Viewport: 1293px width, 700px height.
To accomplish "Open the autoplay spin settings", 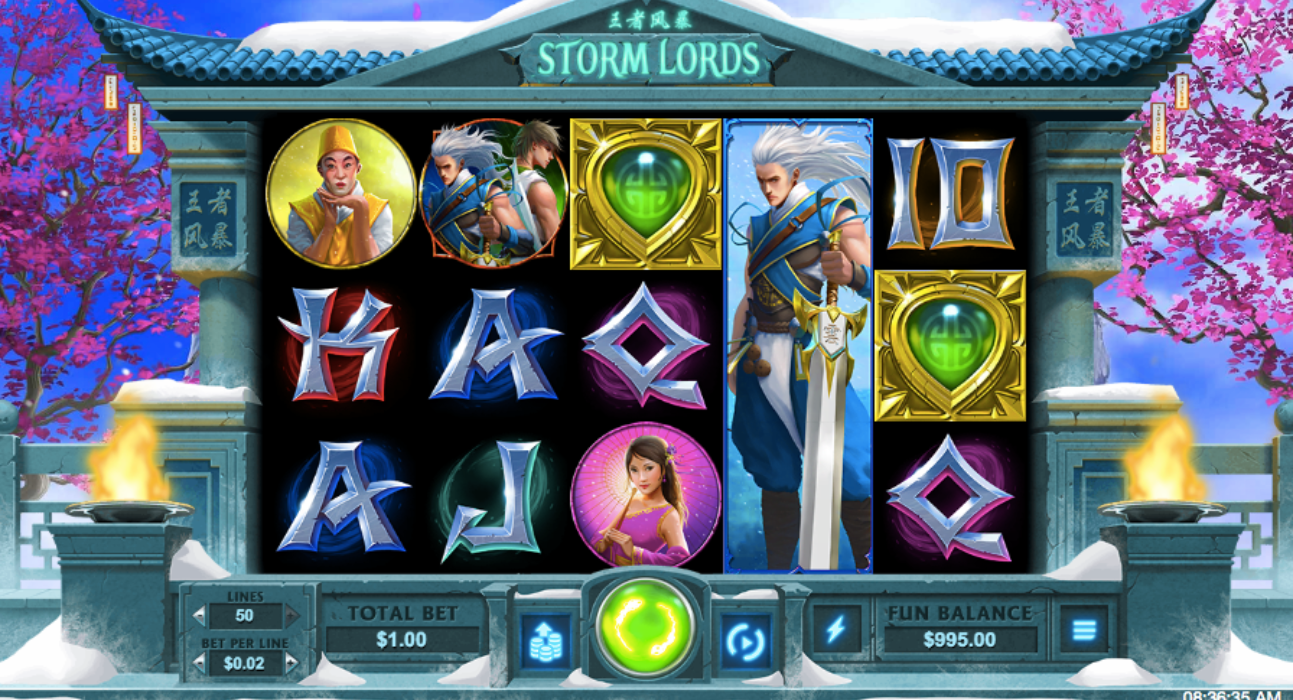I will (745, 638).
